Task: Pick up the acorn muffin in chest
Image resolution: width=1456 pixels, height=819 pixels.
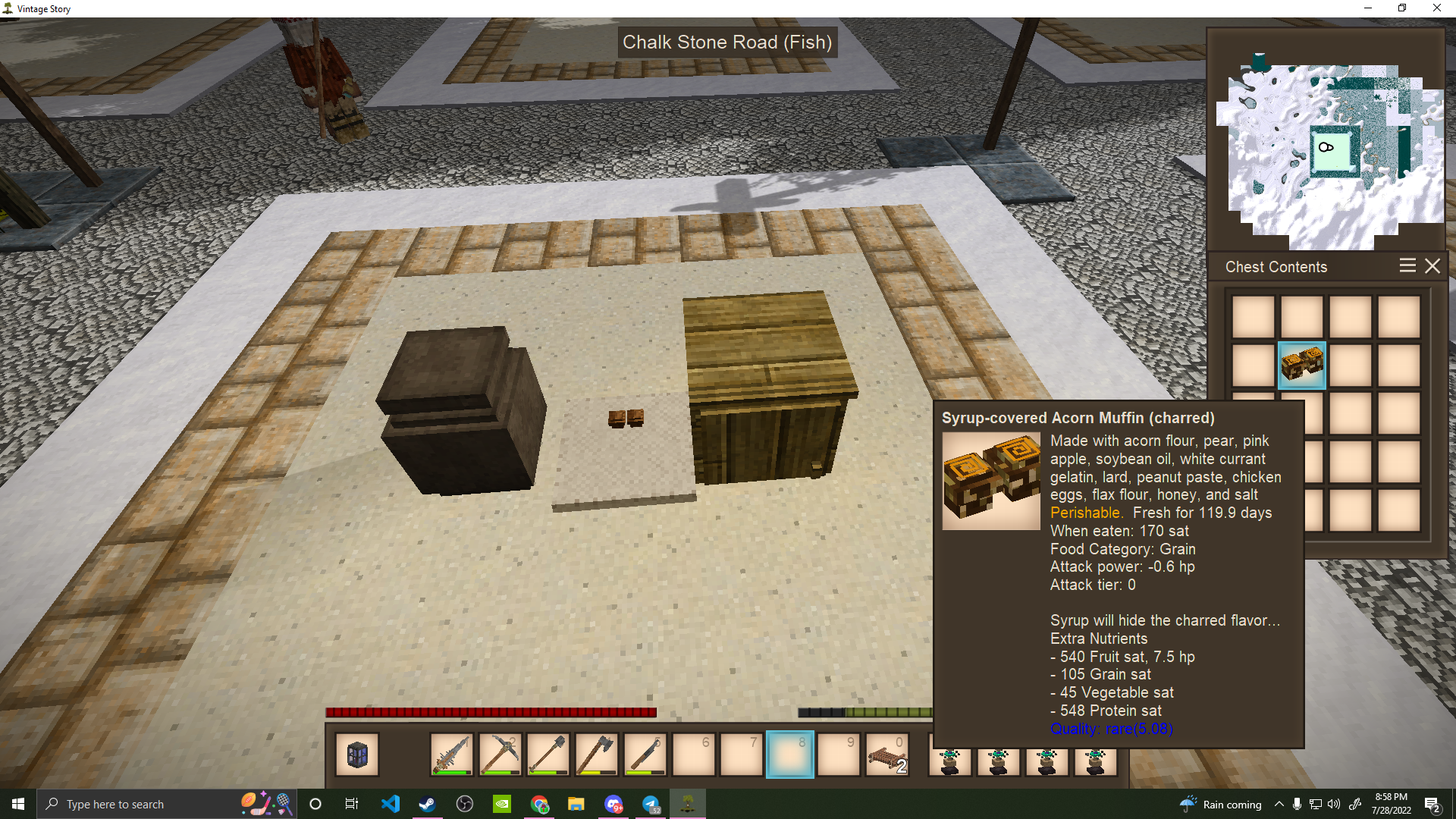Action: tap(1301, 365)
